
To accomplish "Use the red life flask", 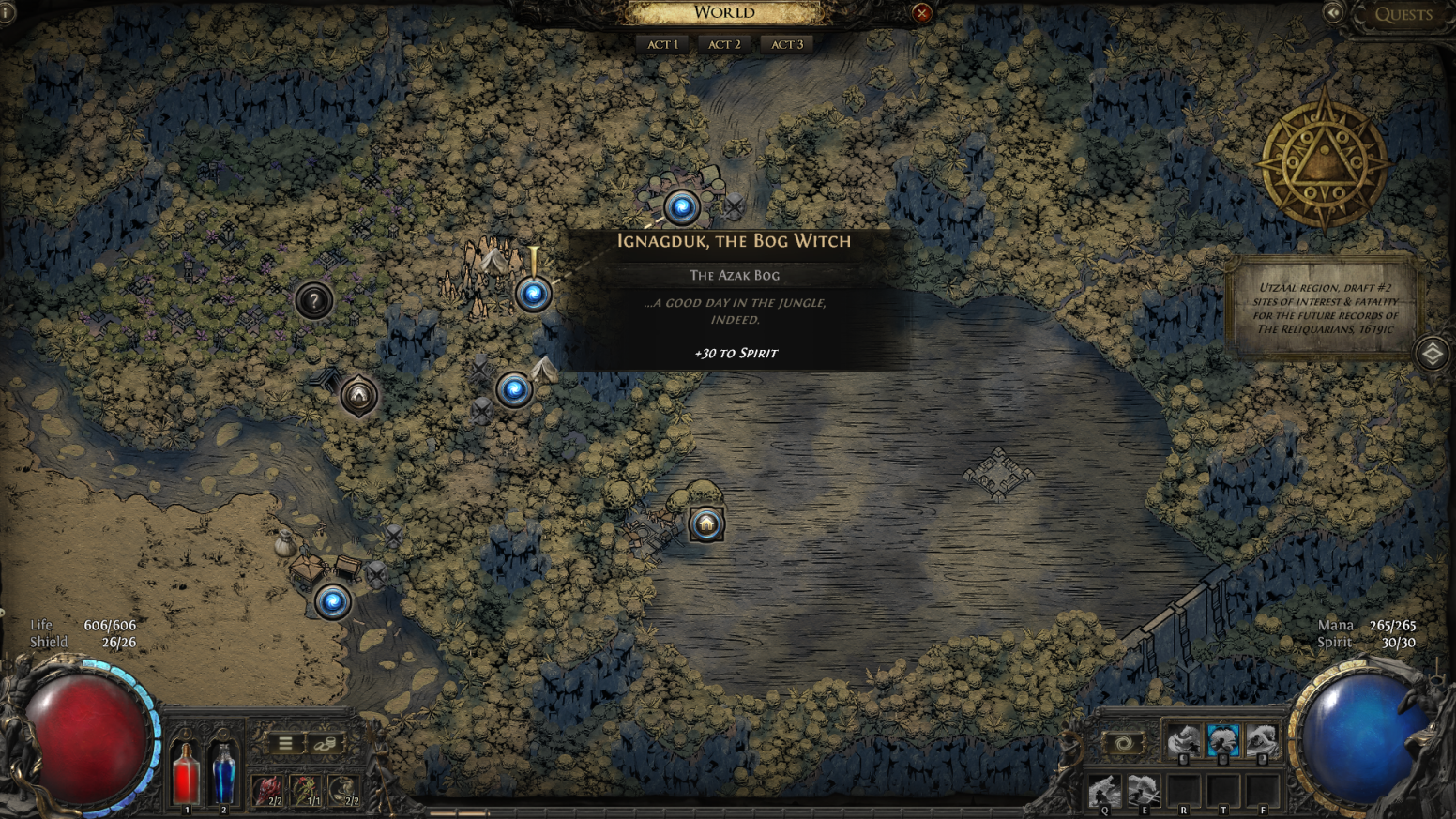I will pyautogui.click(x=186, y=772).
